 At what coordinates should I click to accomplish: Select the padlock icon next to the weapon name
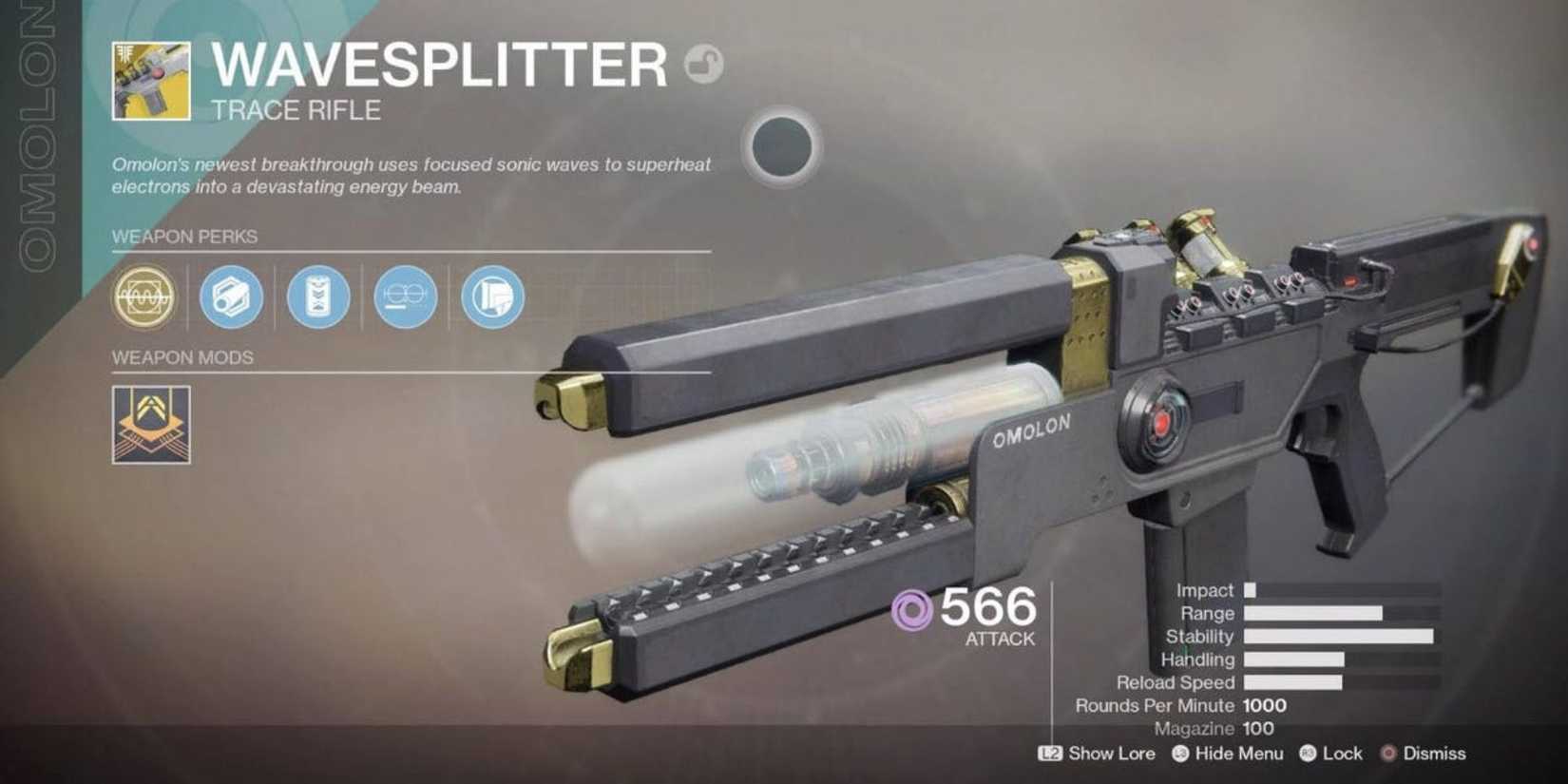pyautogui.click(x=703, y=65)
